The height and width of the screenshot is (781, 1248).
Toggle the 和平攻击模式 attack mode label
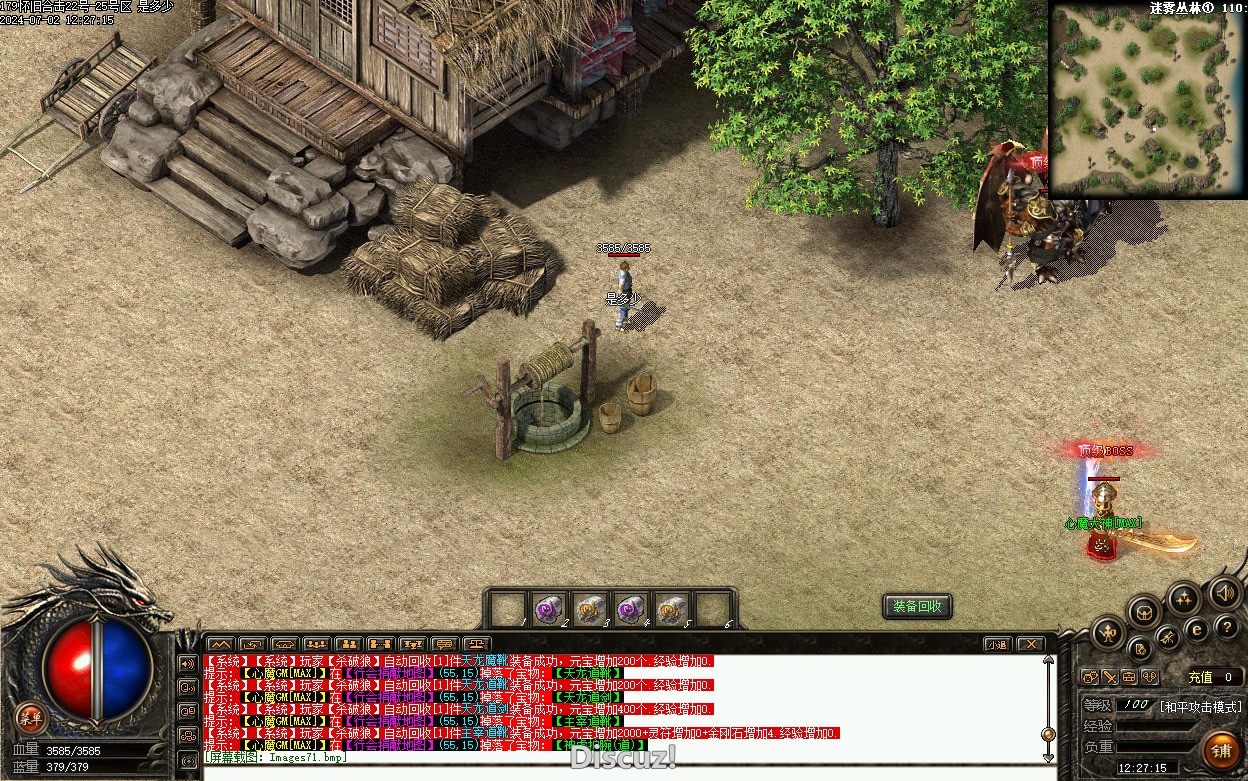(1199, 705)
